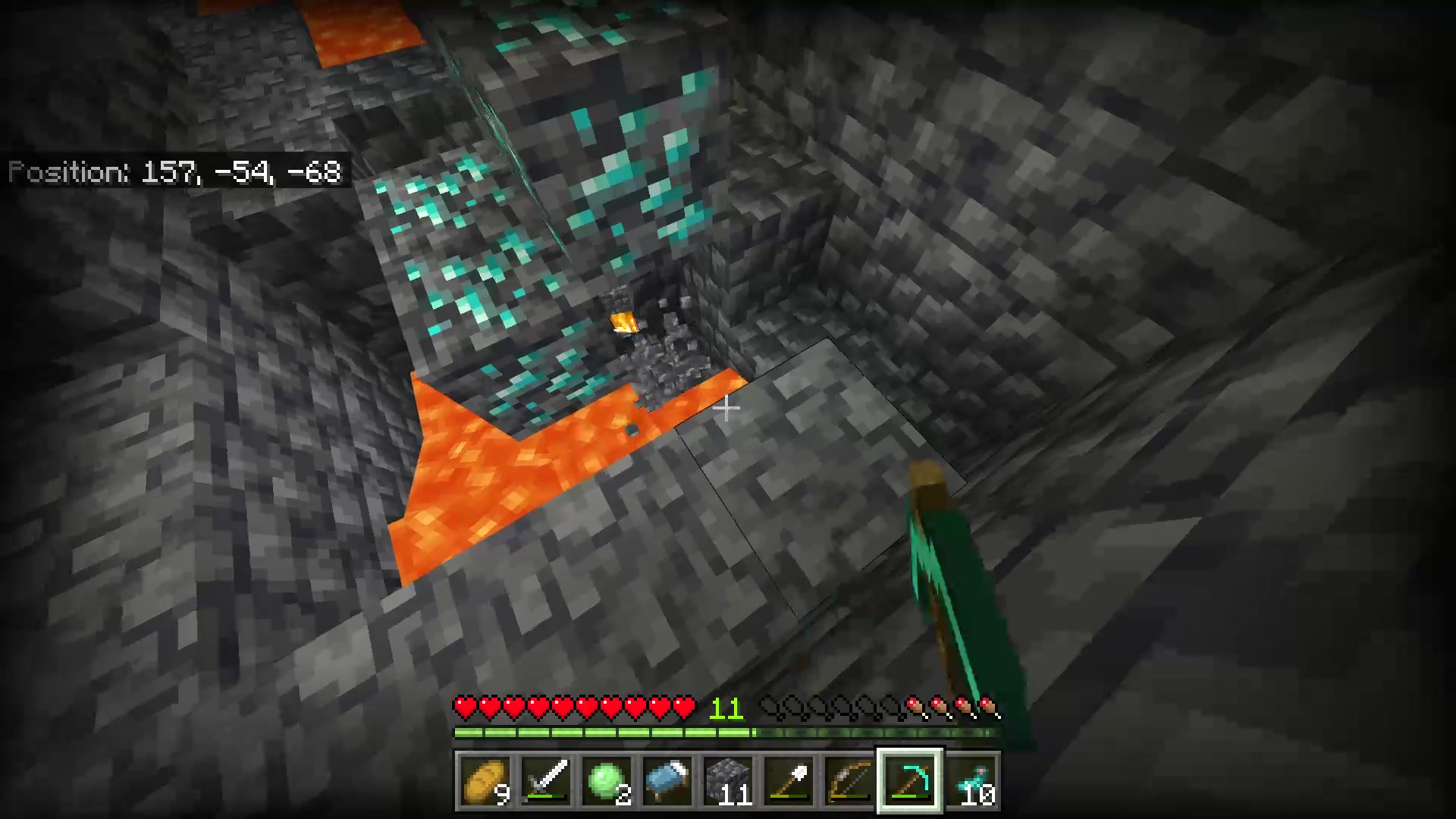Select the cobbled deepslate block stack

pyautogui.click(x=728, y=781)
